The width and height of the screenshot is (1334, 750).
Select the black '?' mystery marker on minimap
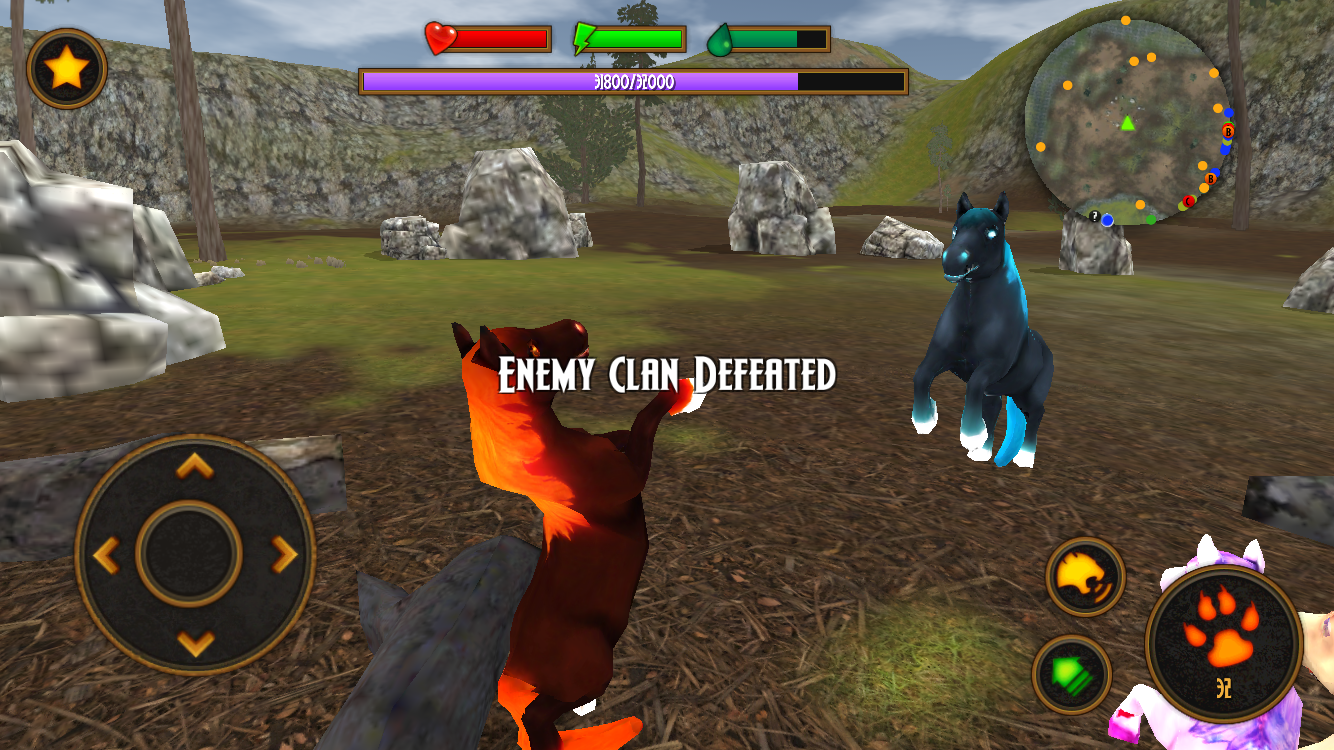(x=1094, y=216)
